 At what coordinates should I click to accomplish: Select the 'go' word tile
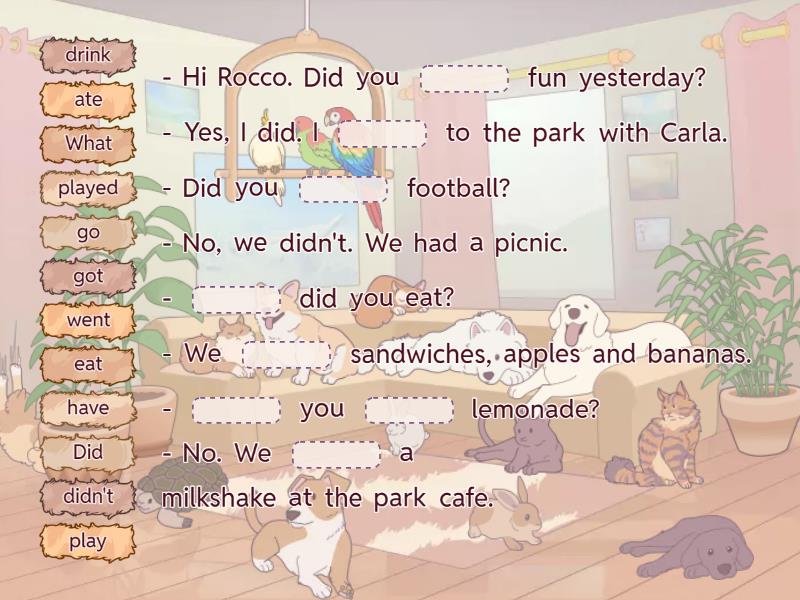tap(88, 232)
